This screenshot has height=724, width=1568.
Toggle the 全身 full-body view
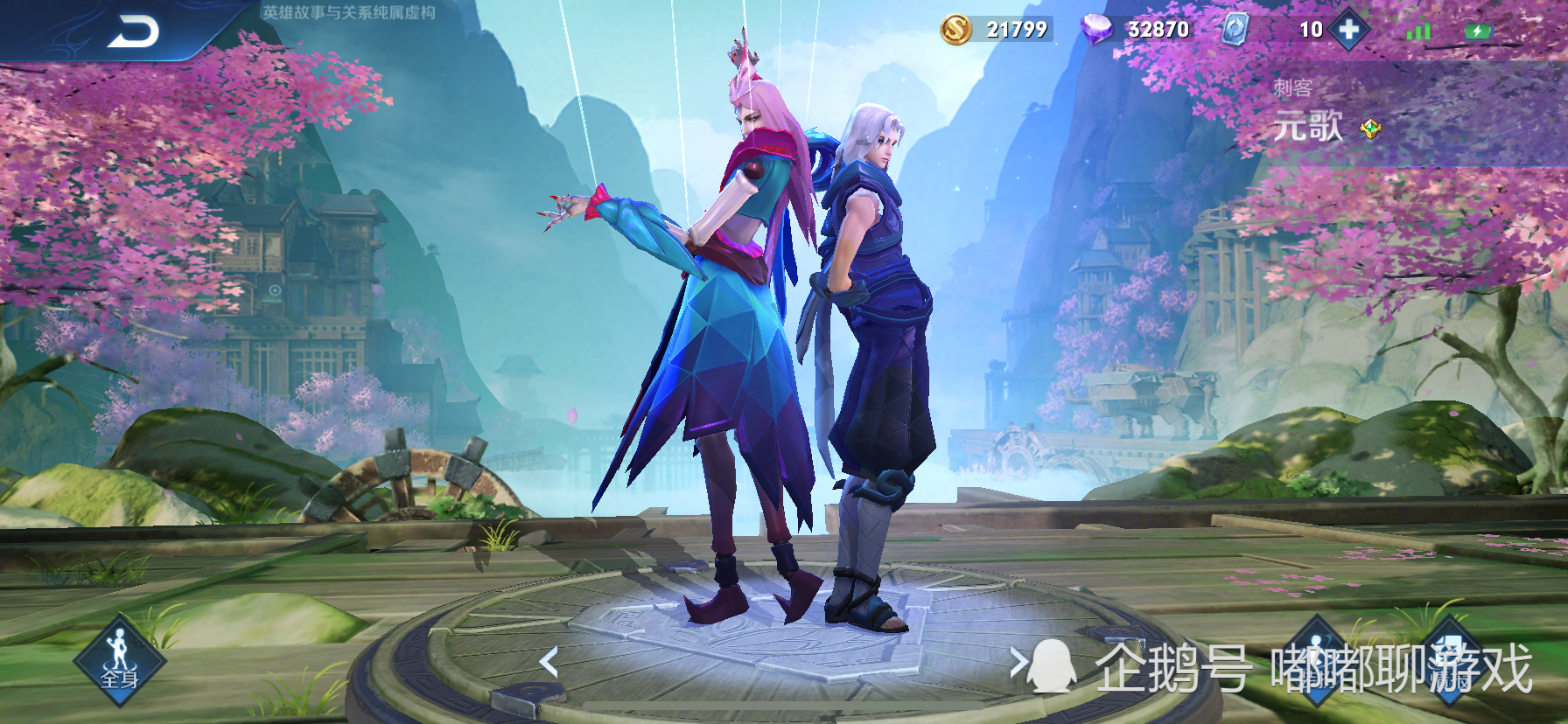coord(119,662)
